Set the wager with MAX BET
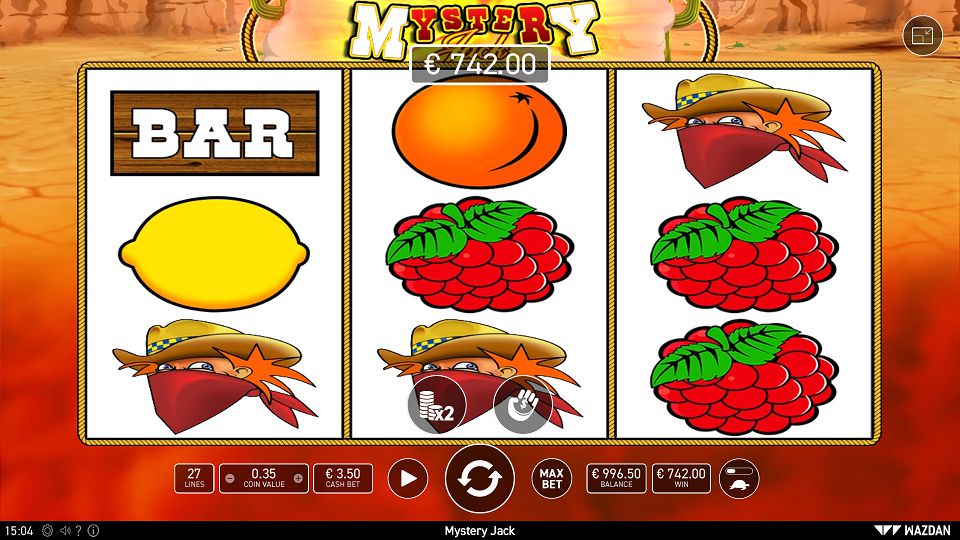The width and height of the screenshot is (960, 540). click(551, 478)
